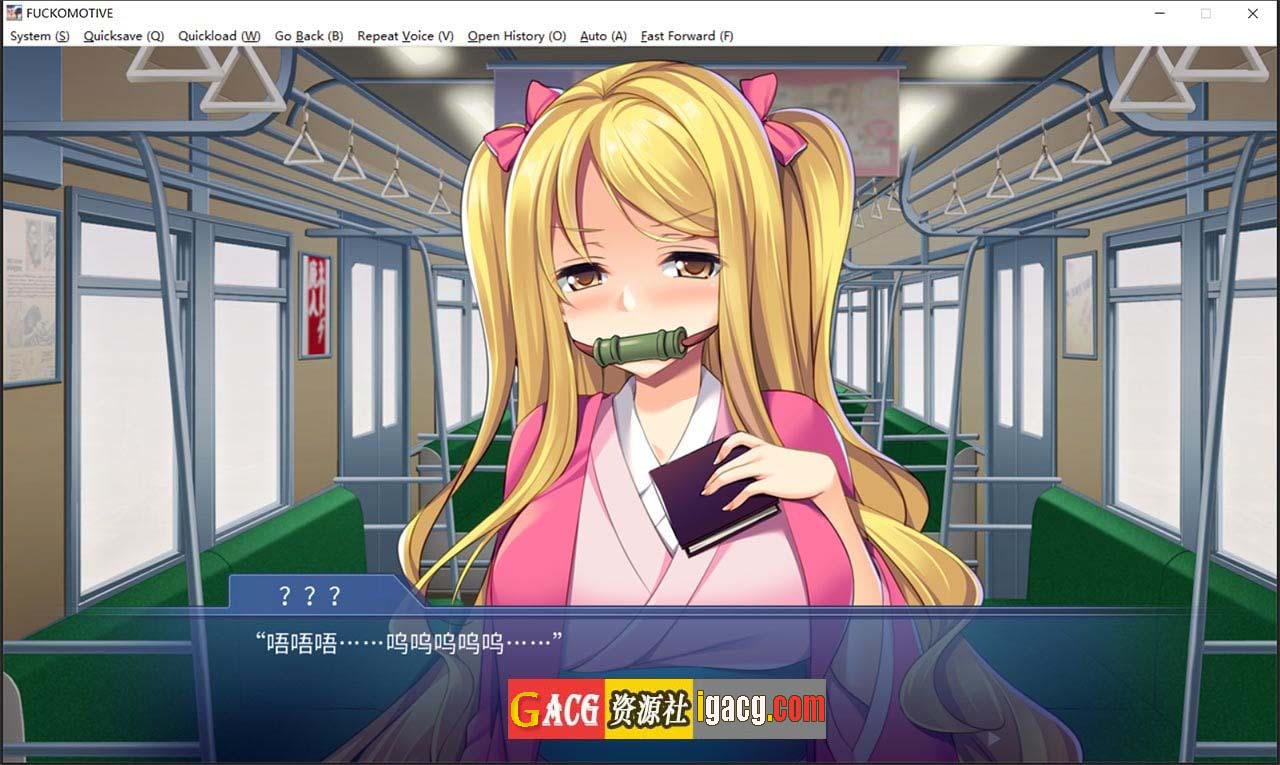This screenshot has width=1280, height=765.
Task: Open History log
Action: tap(517, 36)
